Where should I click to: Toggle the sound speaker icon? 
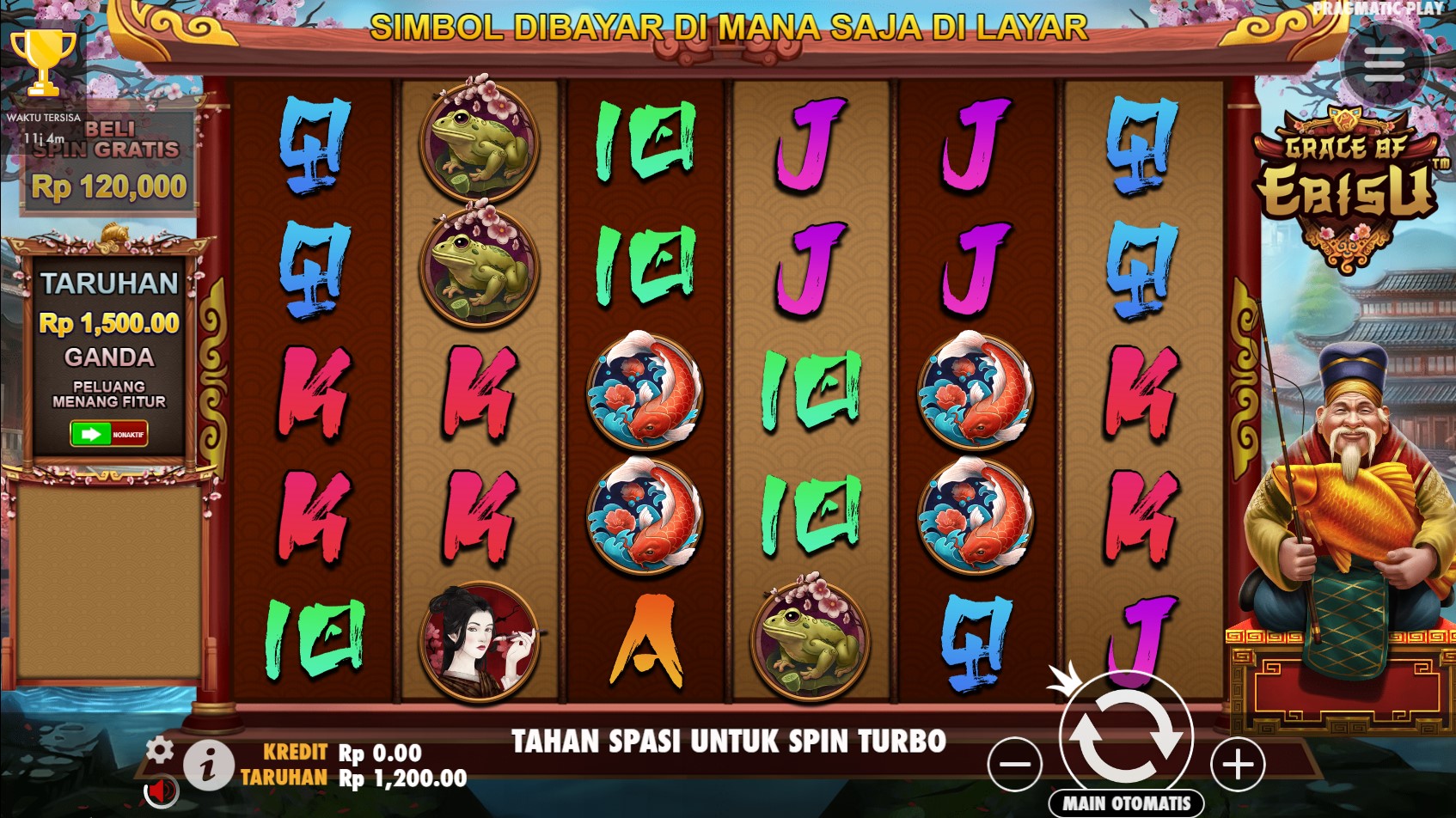click(x=159, y=790)
